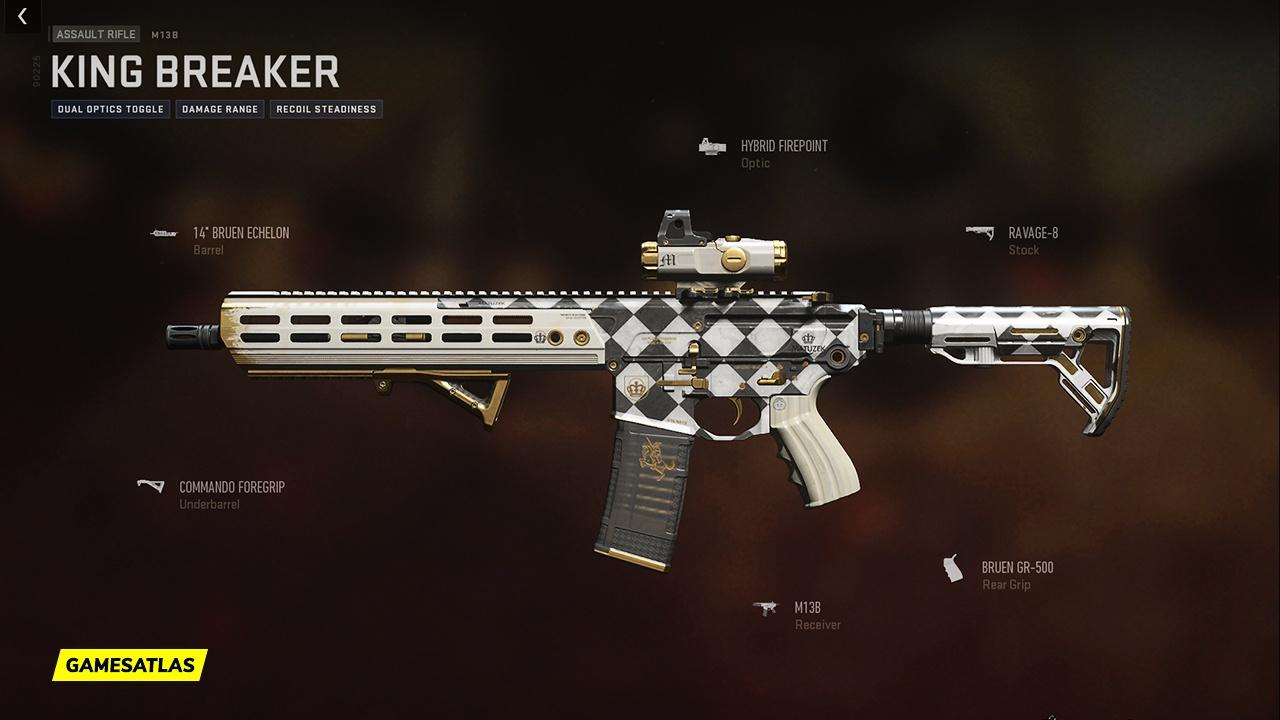Click the Damage Range tag

pyautogui.click(x=220, y=109)
